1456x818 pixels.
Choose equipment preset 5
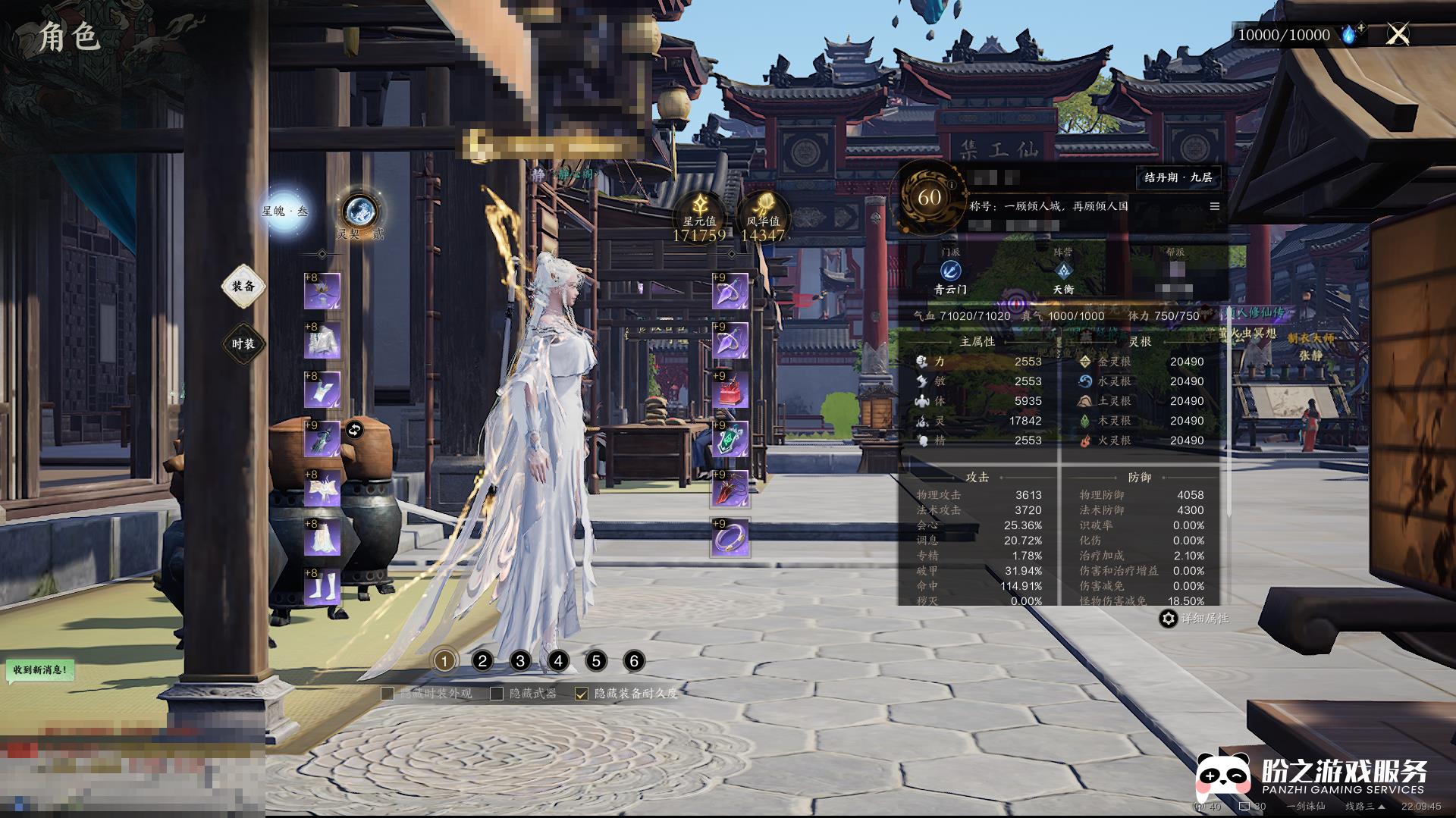[596, 661]
